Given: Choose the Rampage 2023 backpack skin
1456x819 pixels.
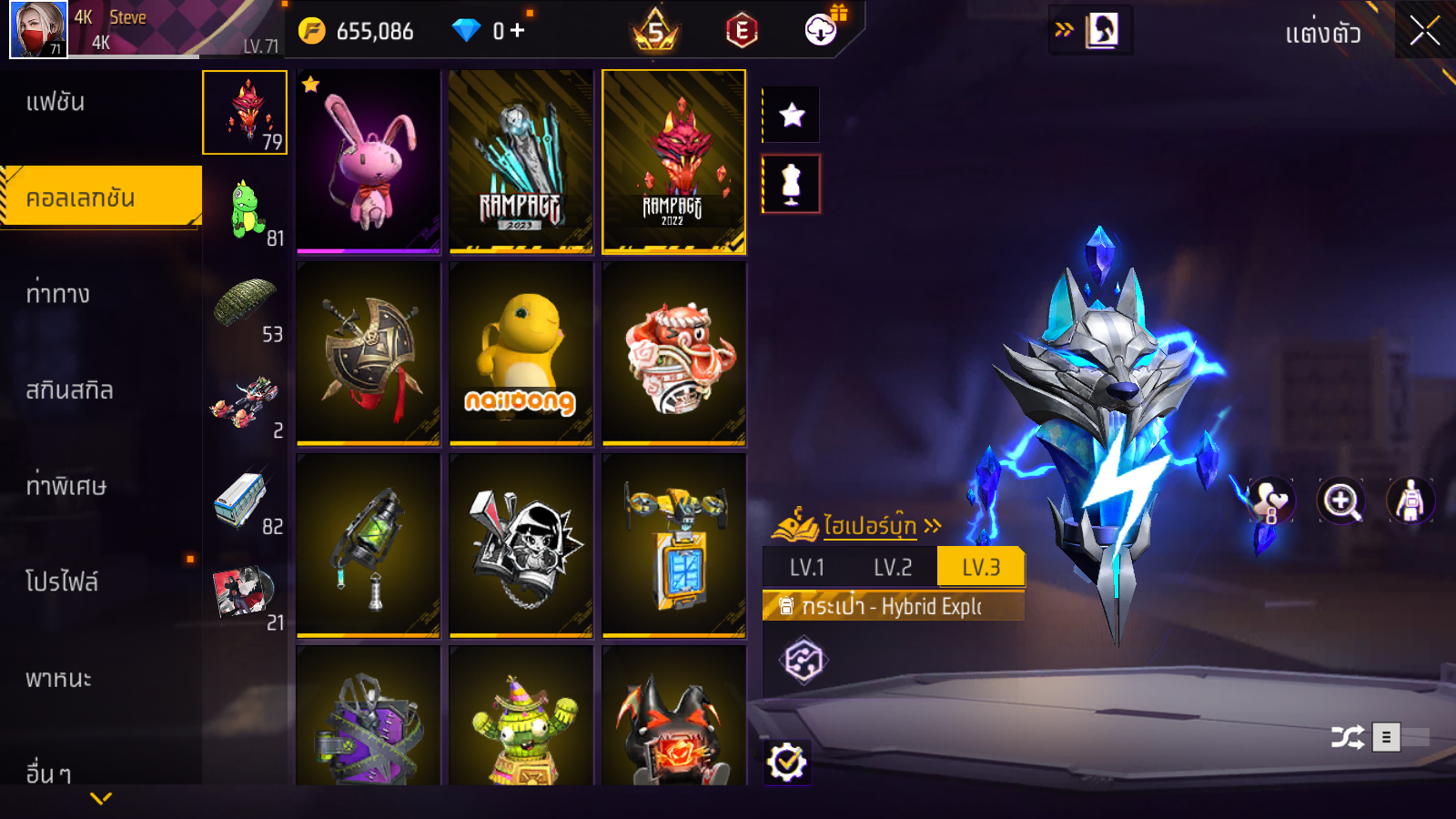Looking at the screenshot, I should 521,161.
